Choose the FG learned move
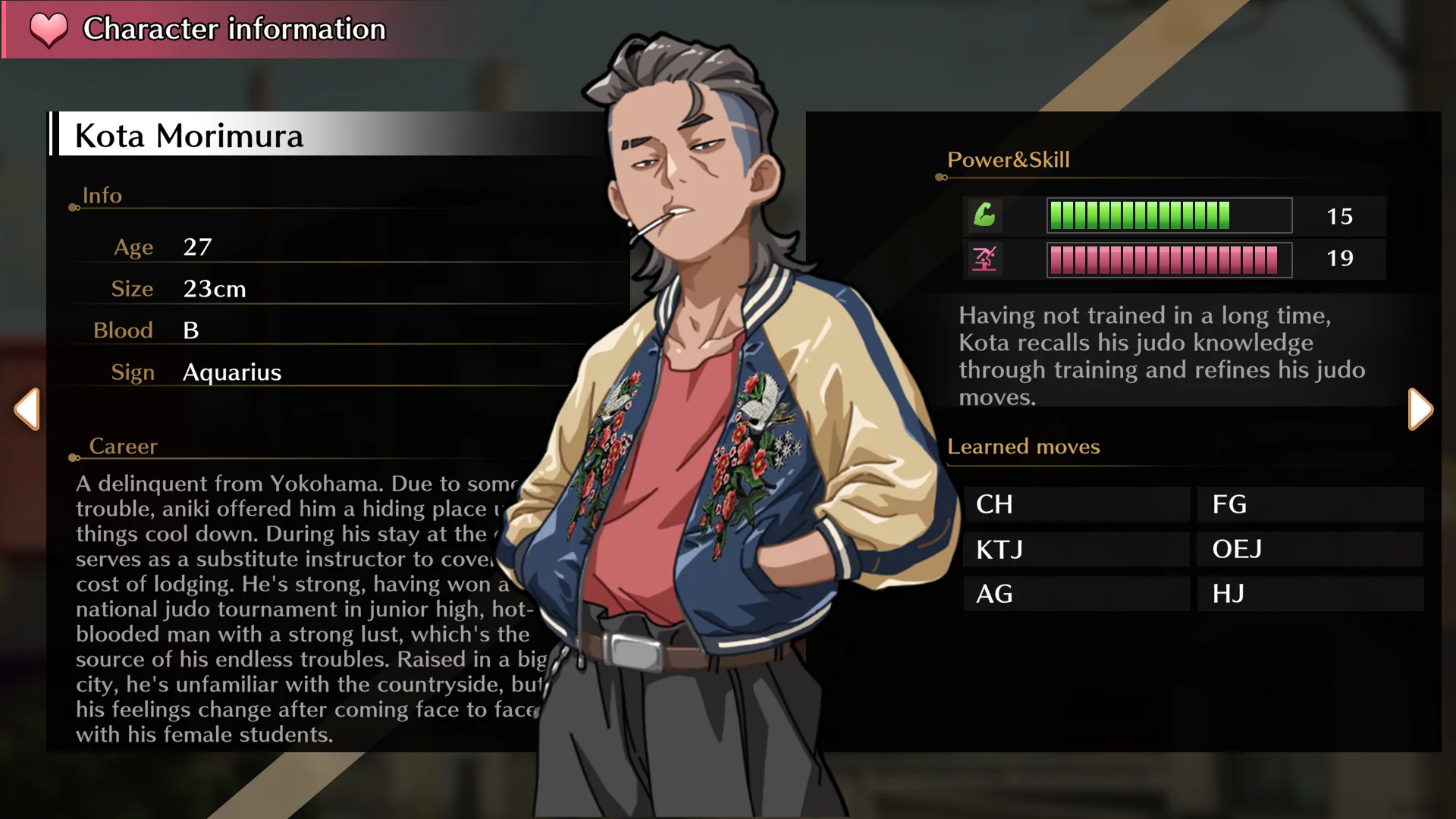 [x=1310, y=504]
